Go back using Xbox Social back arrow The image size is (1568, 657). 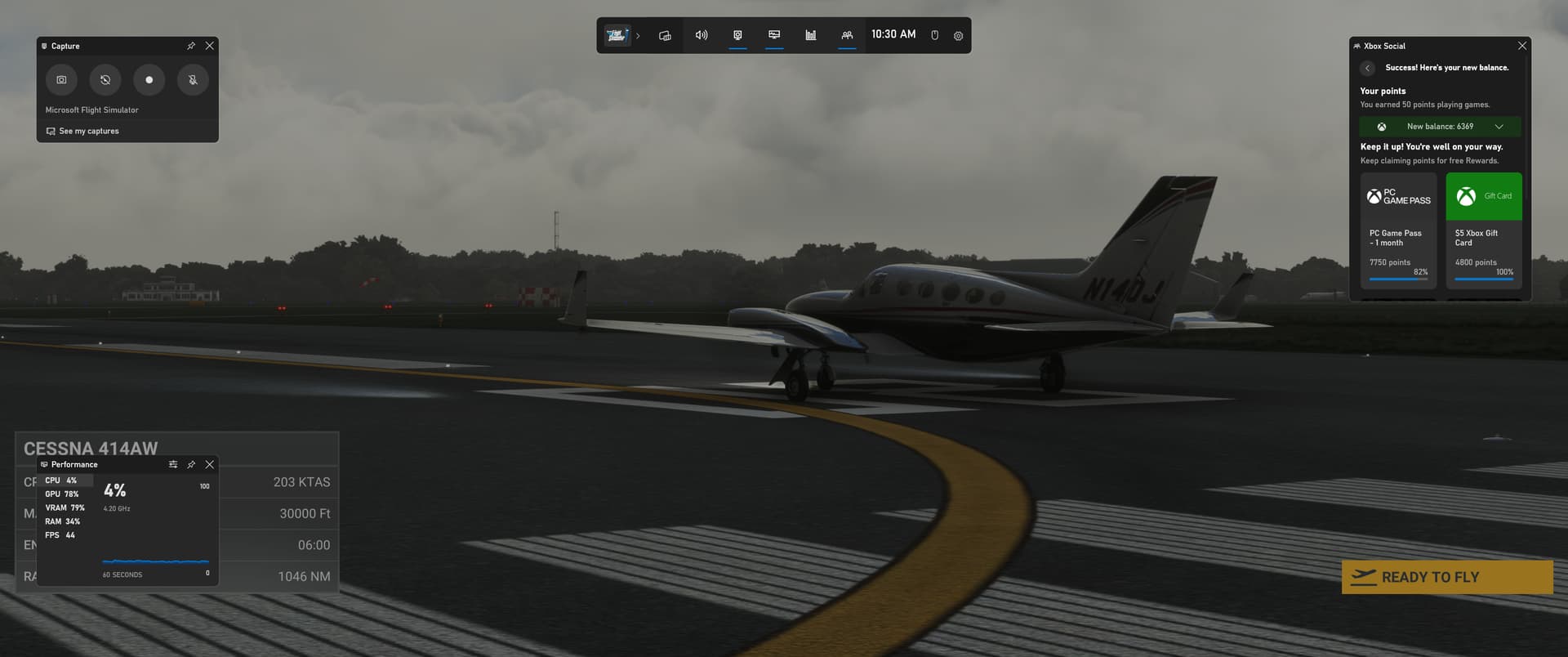pyautogui.click(x=1368, y=68)
